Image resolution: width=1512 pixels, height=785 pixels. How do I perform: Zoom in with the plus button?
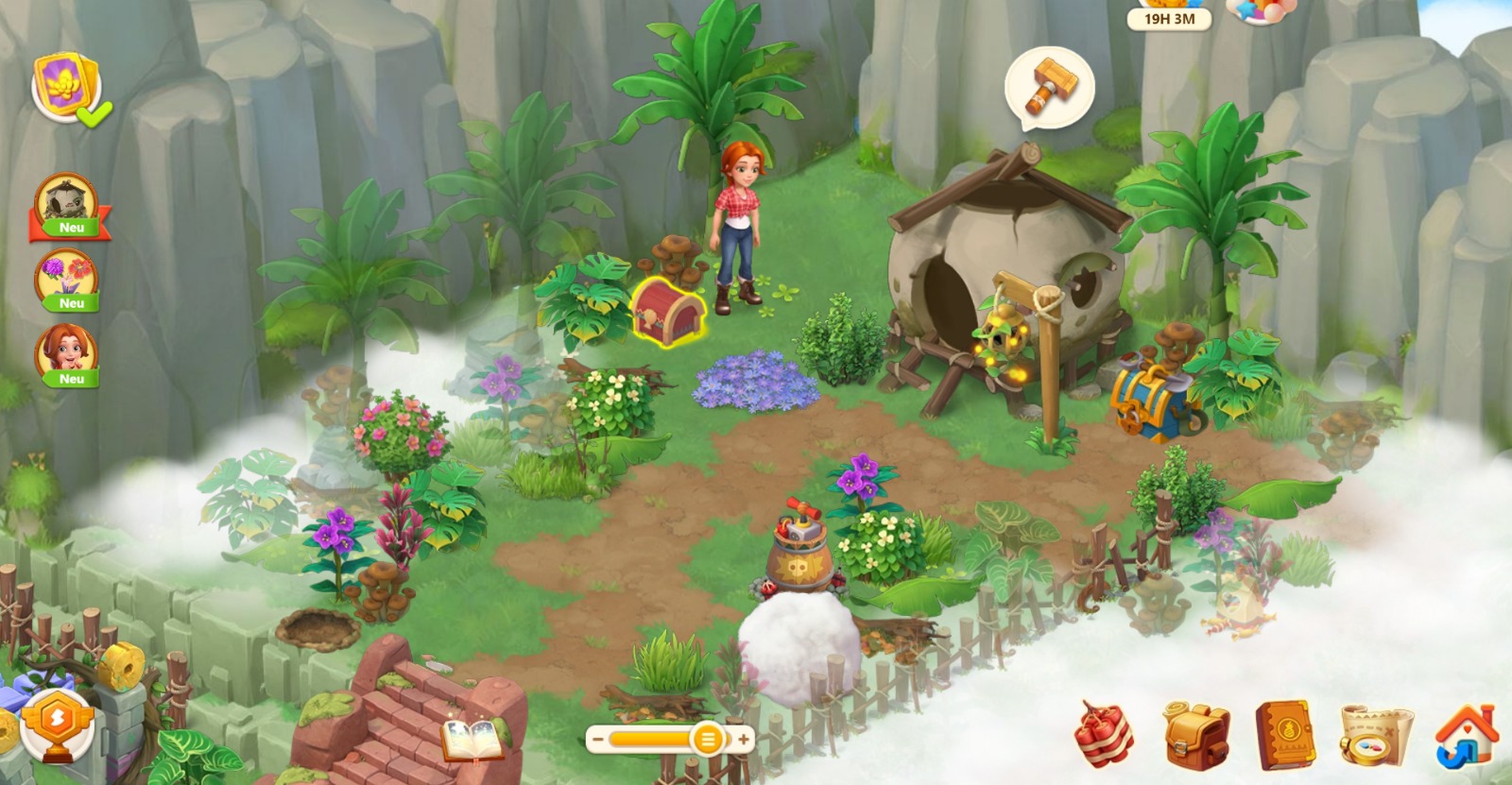click(744, 739)
